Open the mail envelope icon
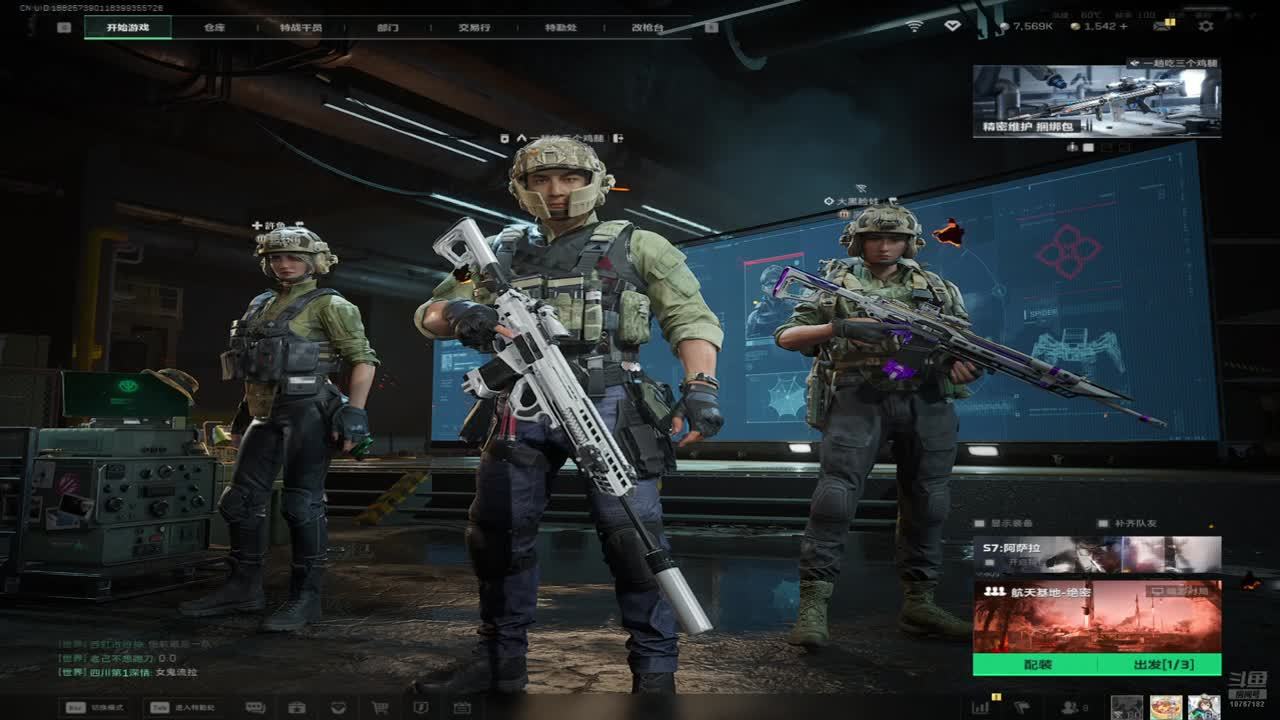The width and height of the screenshot is (1280, 720). pos(1162,26)
